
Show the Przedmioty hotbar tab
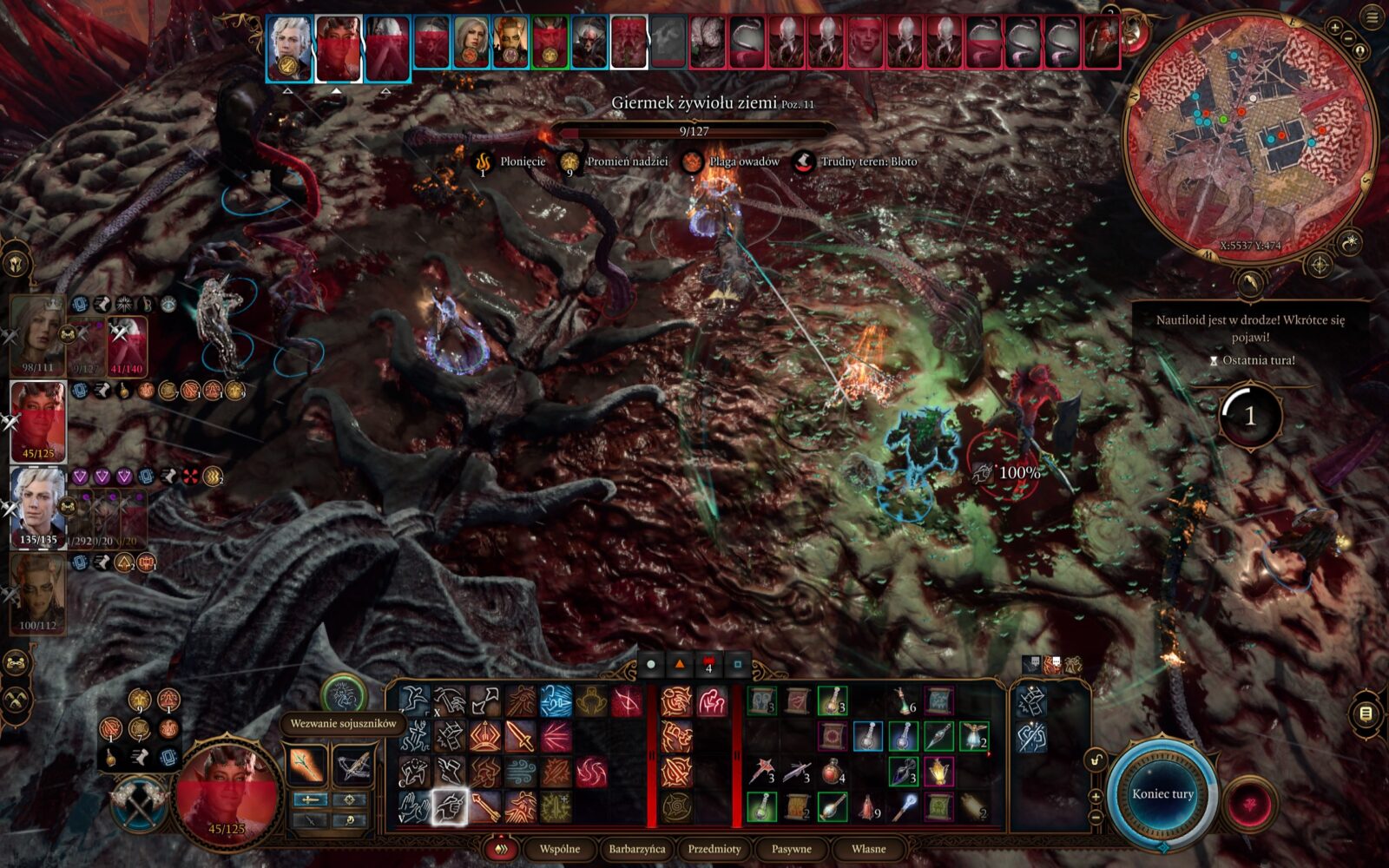click(x=714, y=849)
